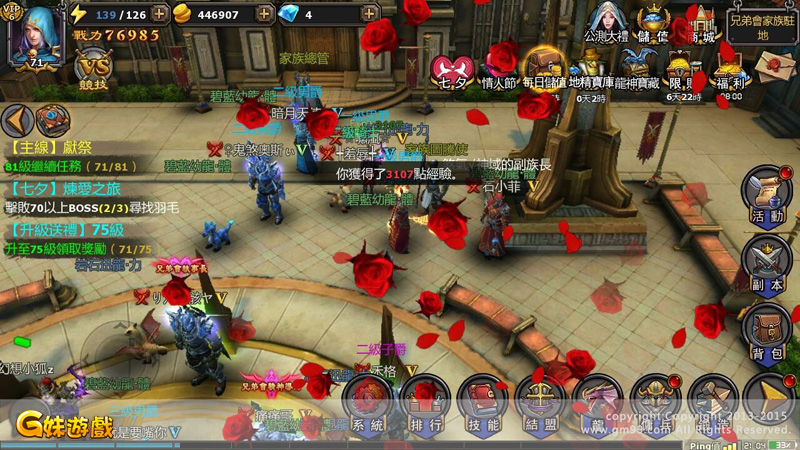
Task: Add diamonds with the plus button
Action: point(369,15)
